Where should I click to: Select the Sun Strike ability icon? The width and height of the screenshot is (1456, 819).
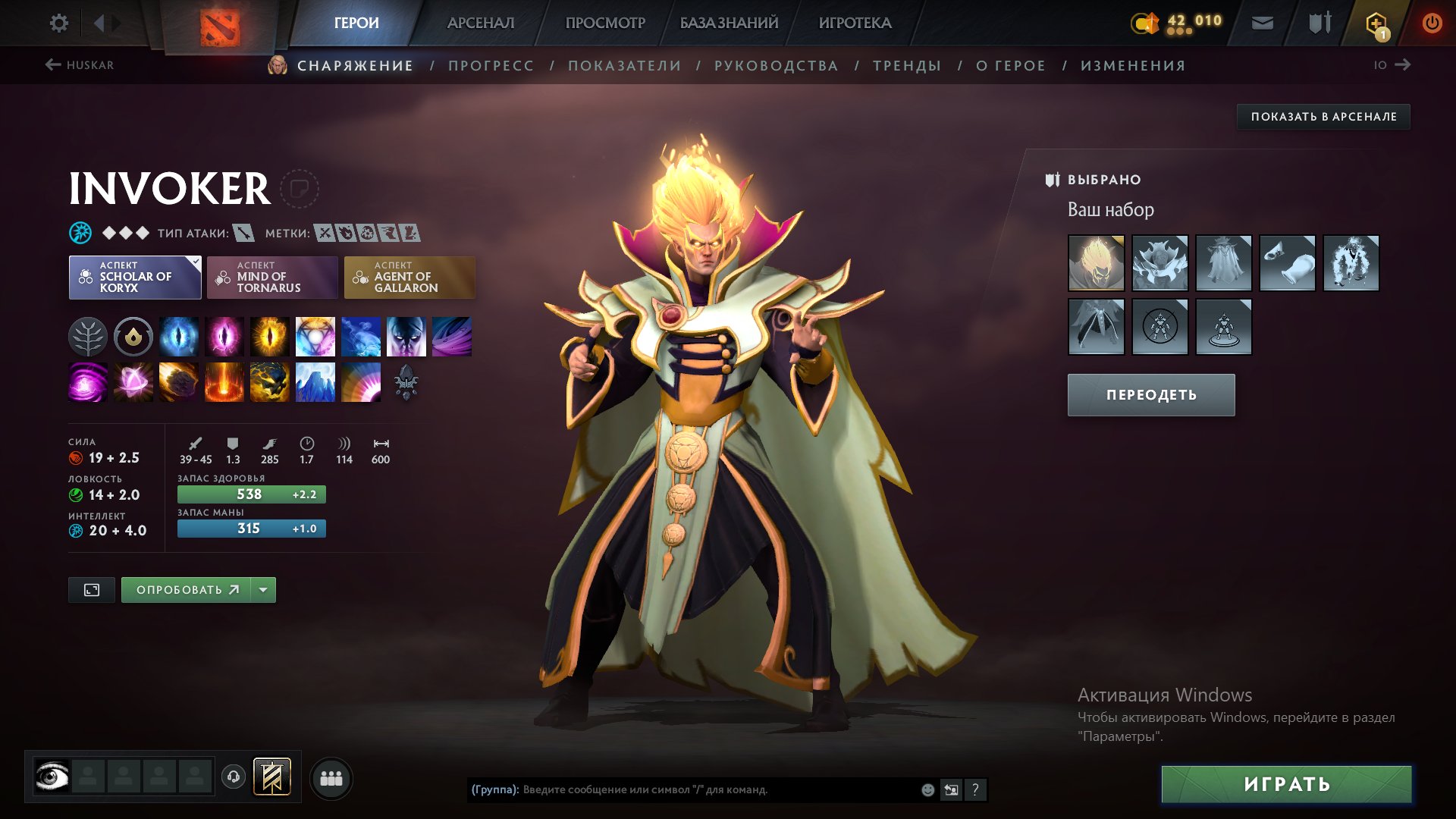224,383
